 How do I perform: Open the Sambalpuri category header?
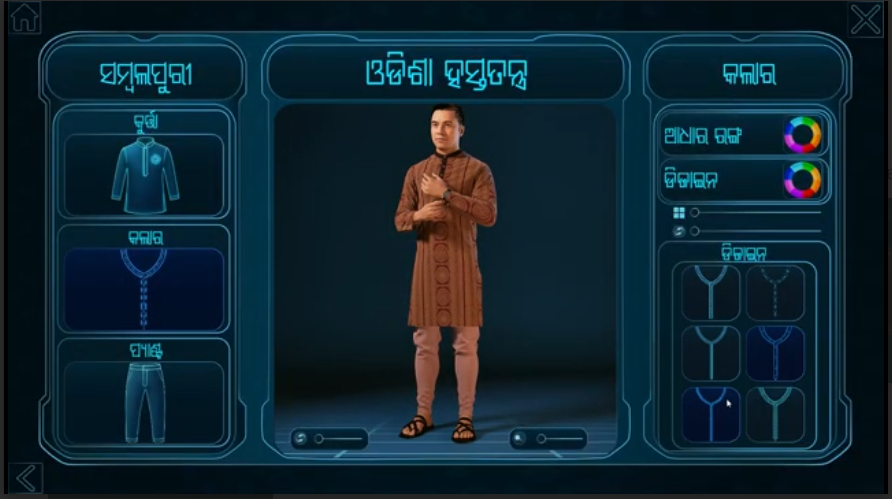[145, 74]
